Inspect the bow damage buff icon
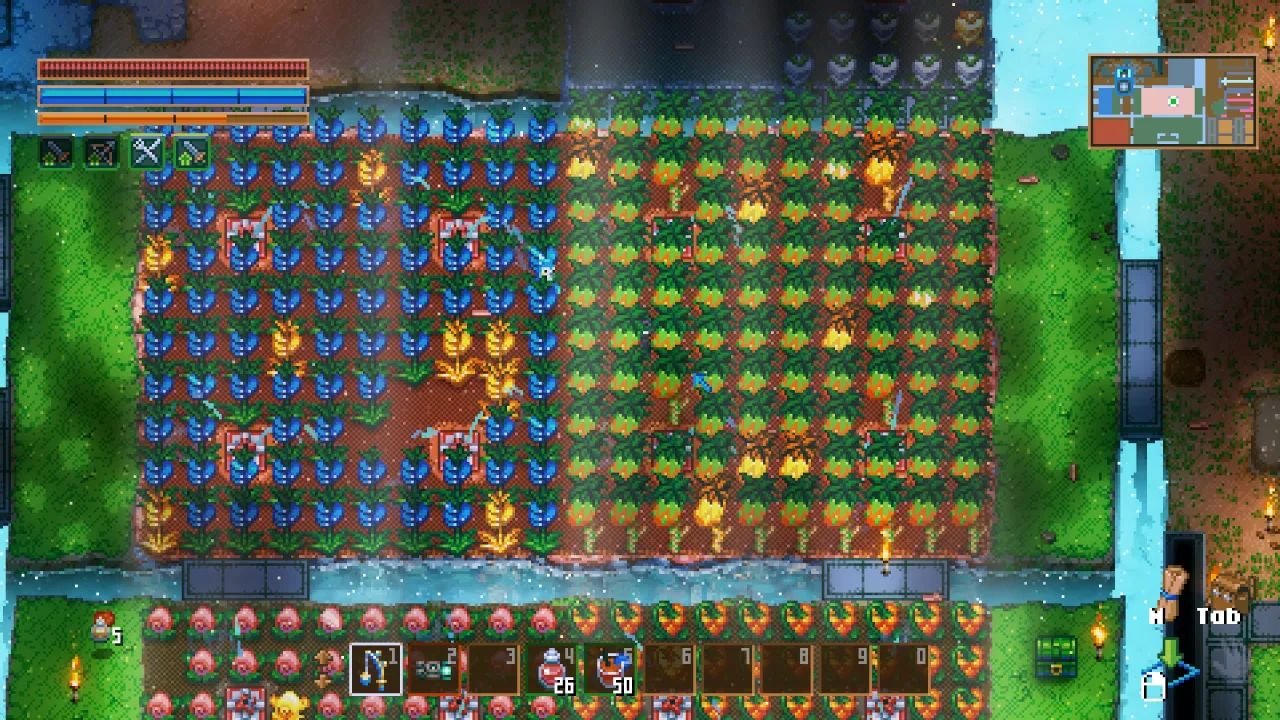Viewport: 1280px width, 720px height. (x=101, y=153)
